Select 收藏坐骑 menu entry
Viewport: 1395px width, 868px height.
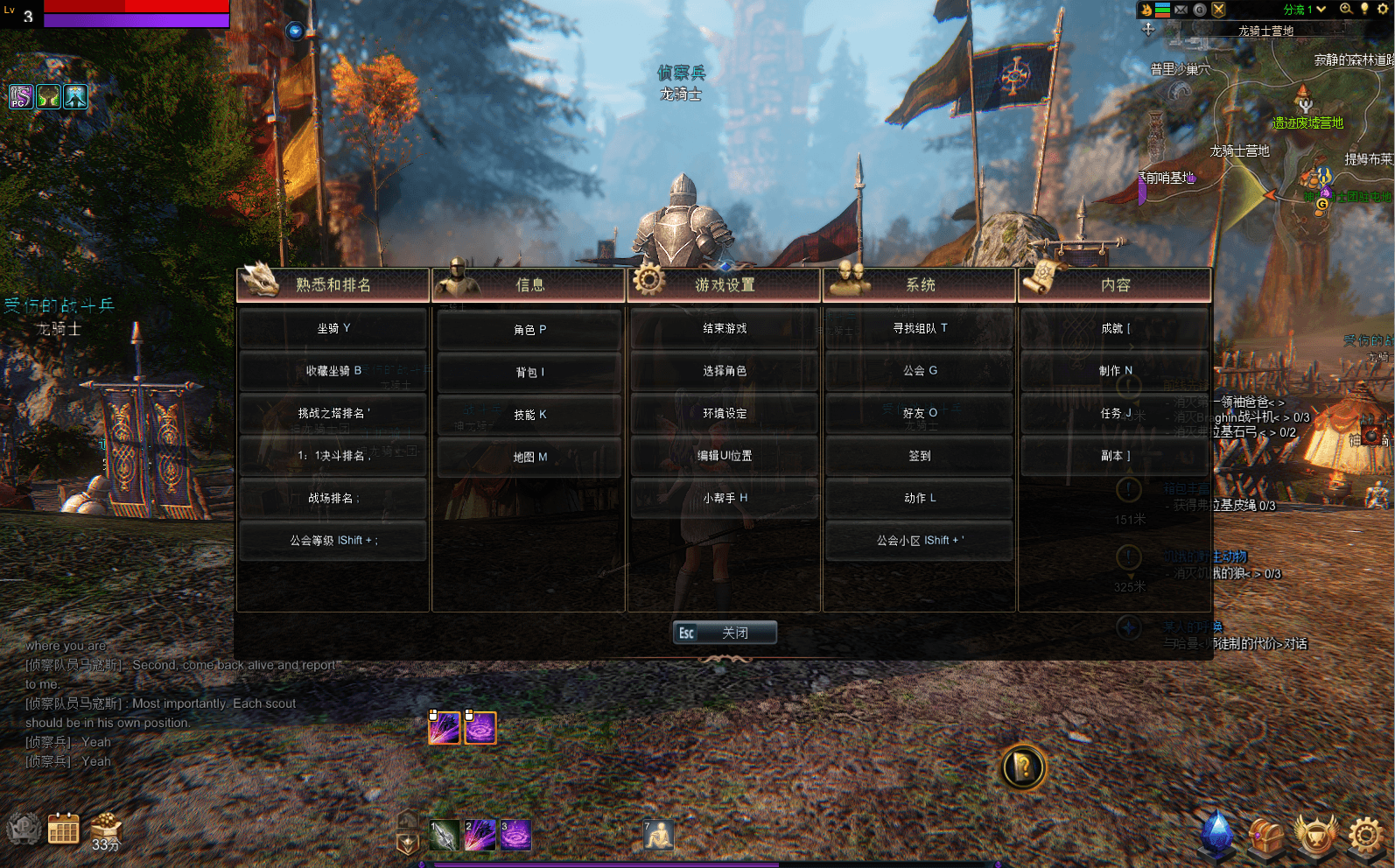pyautogui.click(x=333, y=371)
